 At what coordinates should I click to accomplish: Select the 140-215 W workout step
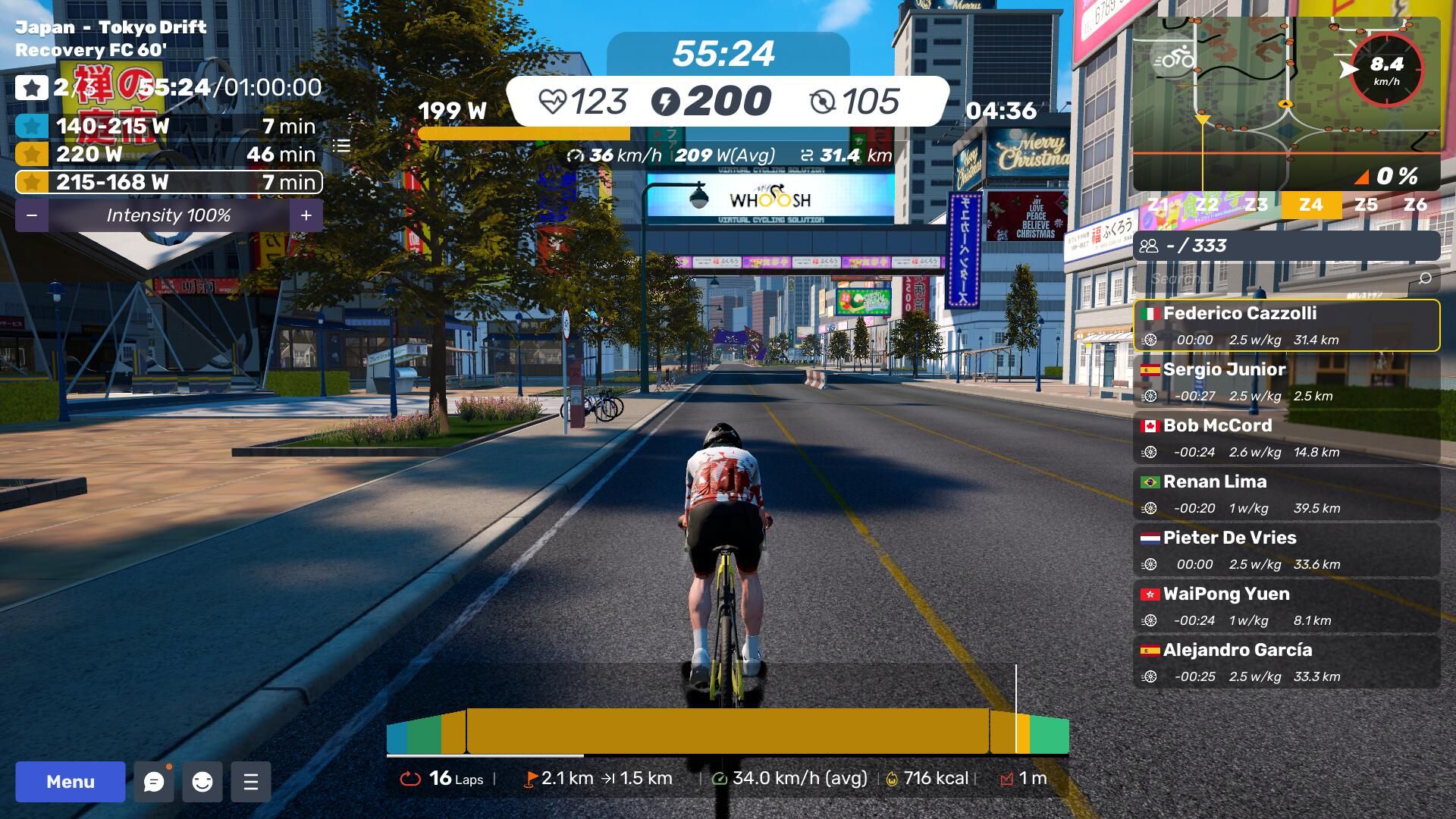coord(168,126)
